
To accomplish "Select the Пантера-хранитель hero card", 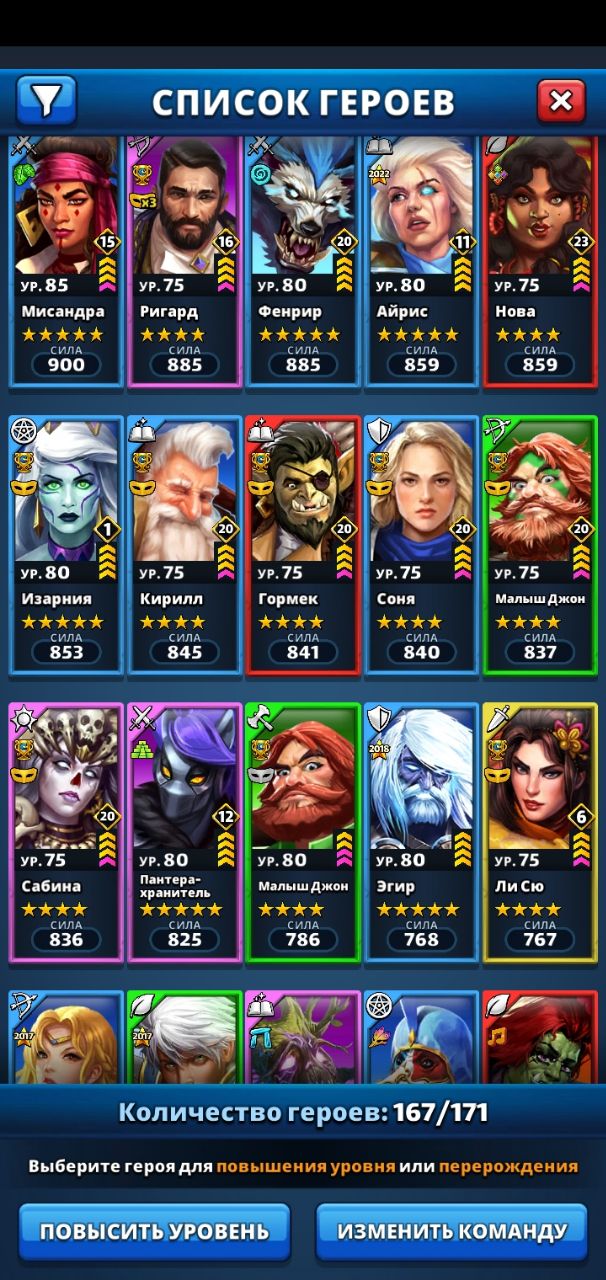I will pos(184,832).
